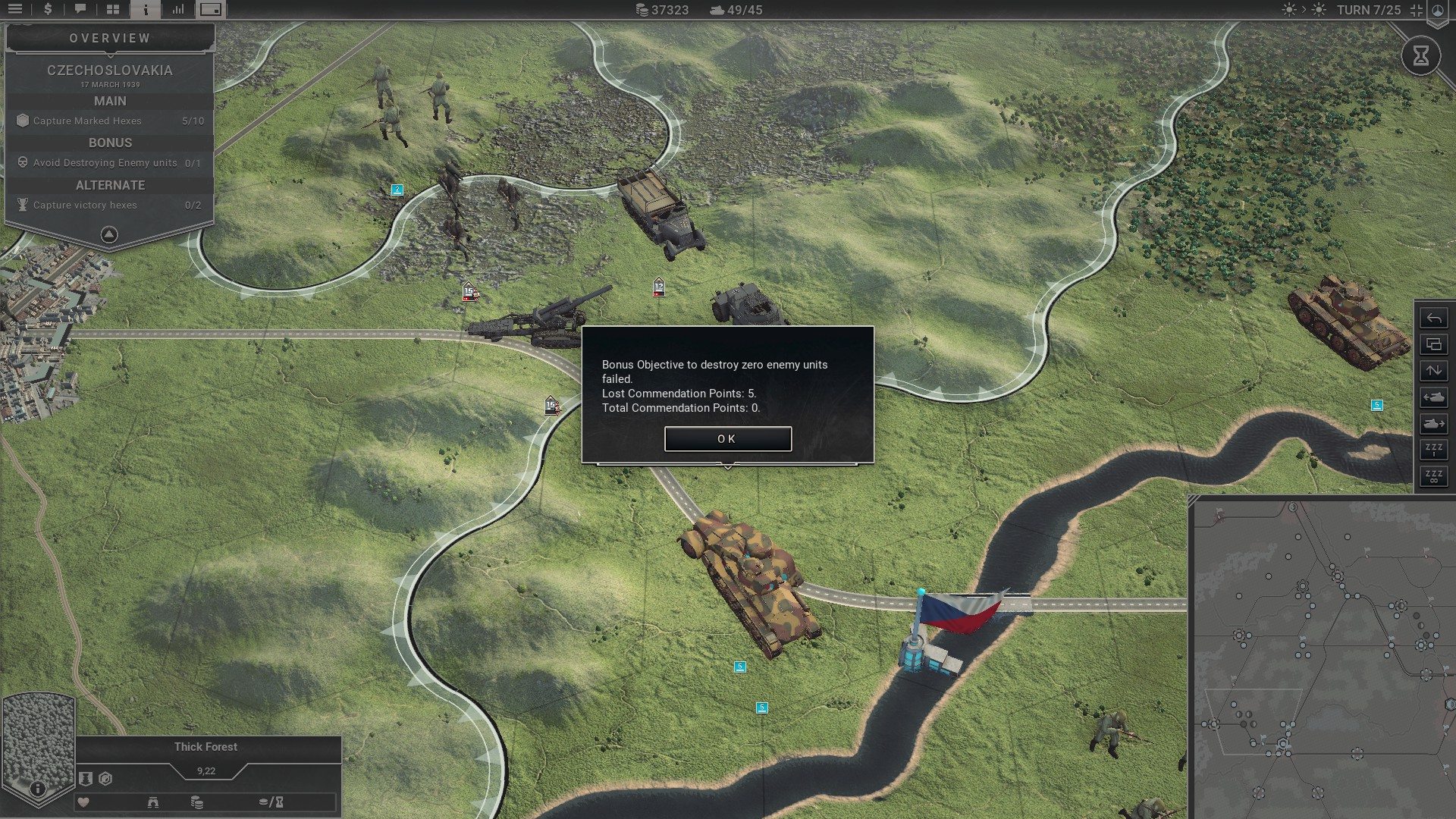The image size is (1456, 819).
Task: Open the main menu hamburger icon
Action: pyautogui.click(x=15, y=10)
